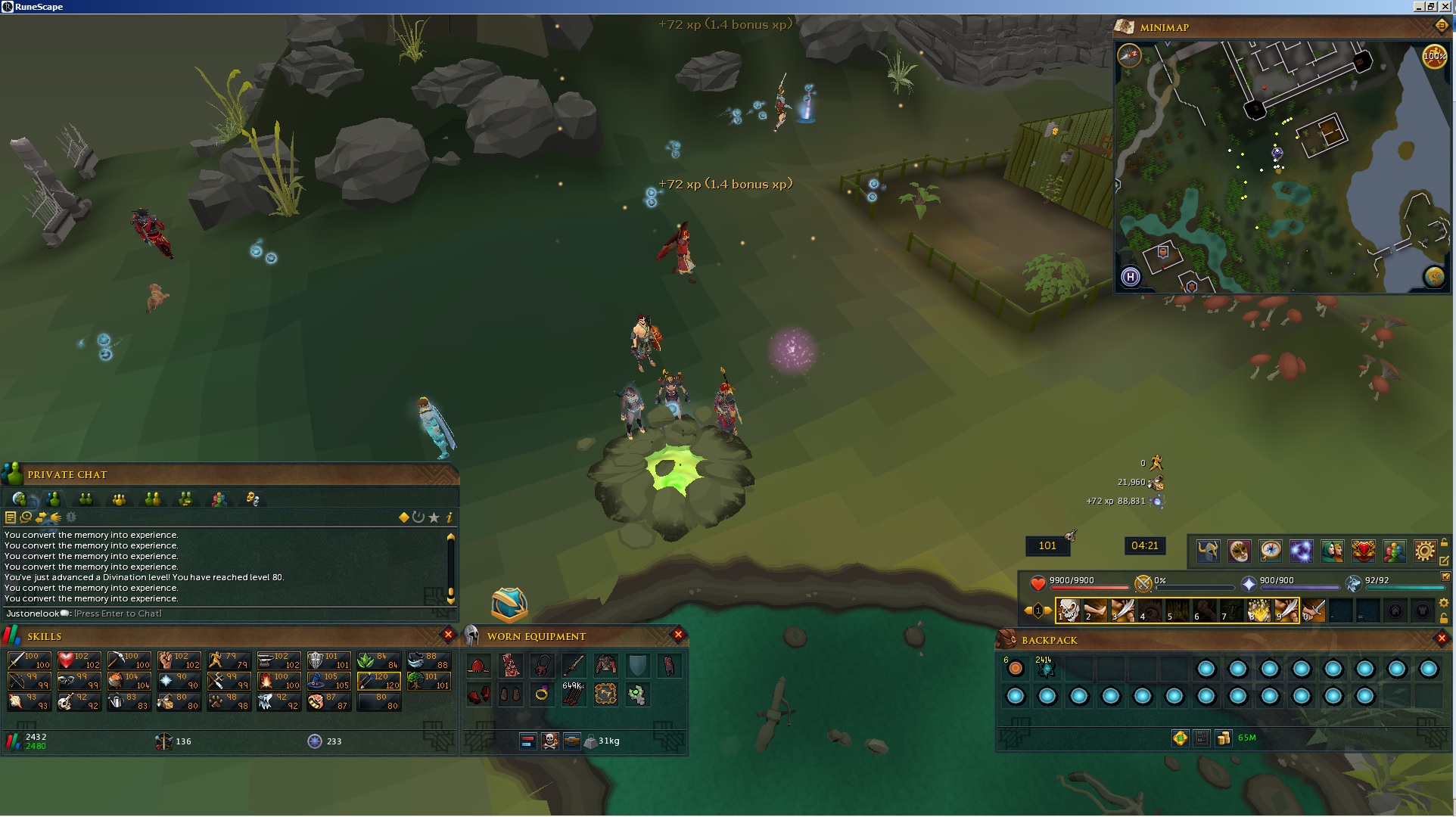Close the Worn Equipment panel

coord(678,635)
